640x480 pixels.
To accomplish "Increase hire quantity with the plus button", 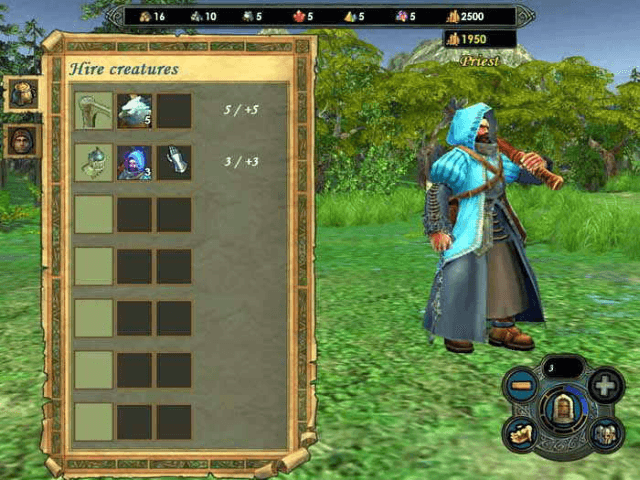I will [606, 385].
